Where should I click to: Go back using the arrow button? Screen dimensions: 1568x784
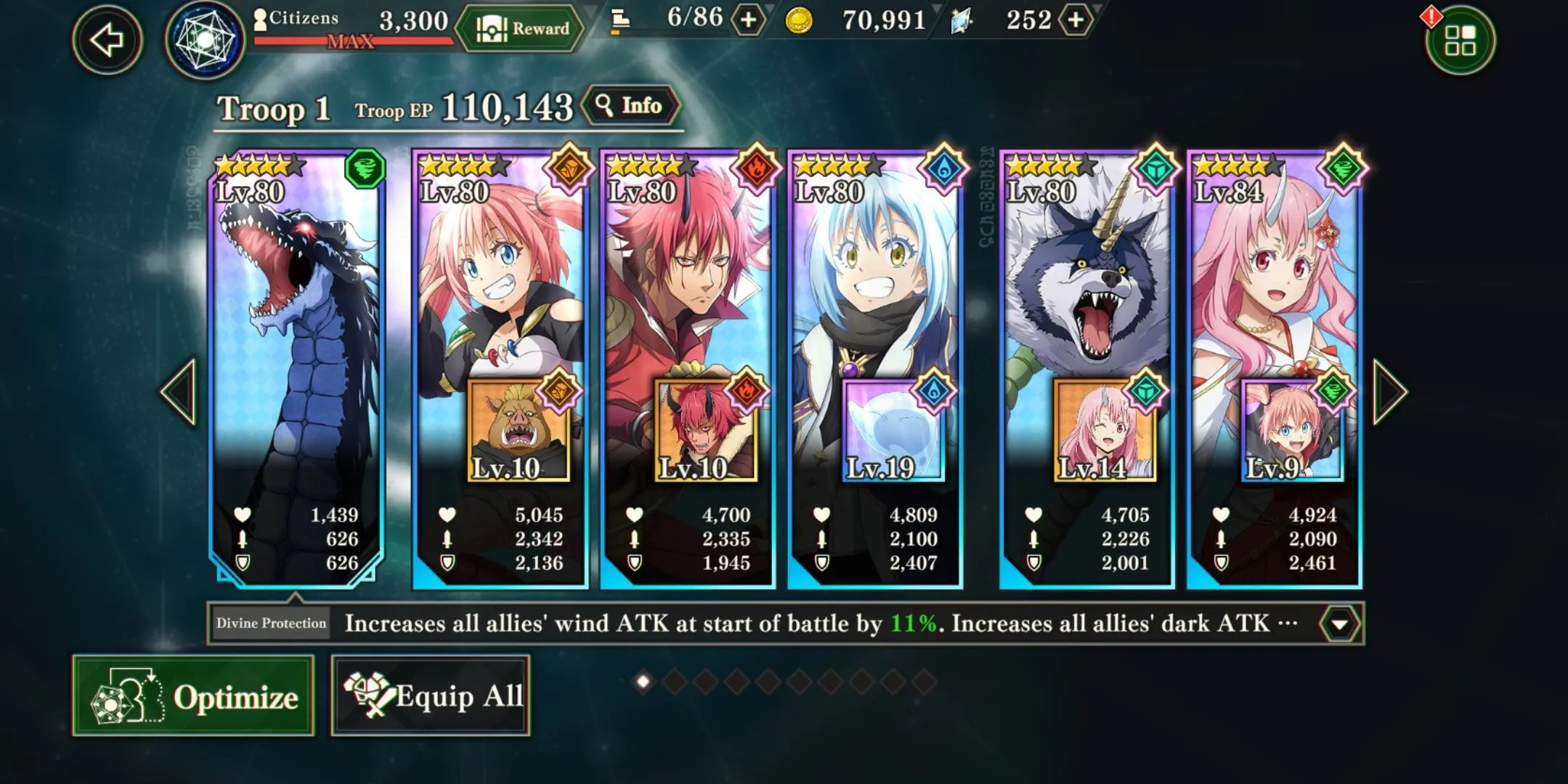click(x=107, y=40)
